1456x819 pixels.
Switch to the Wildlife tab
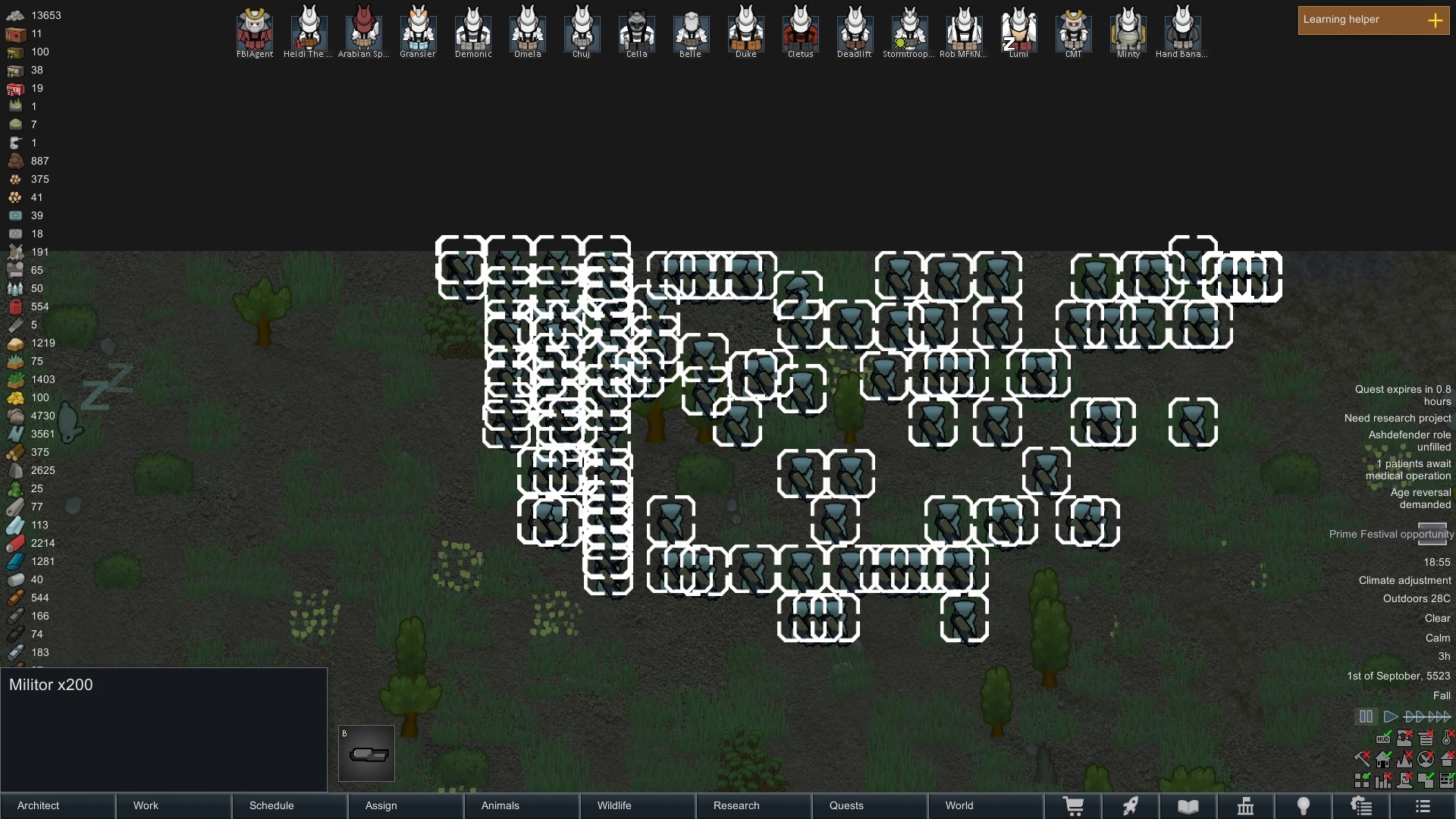(x=613, y=806)
